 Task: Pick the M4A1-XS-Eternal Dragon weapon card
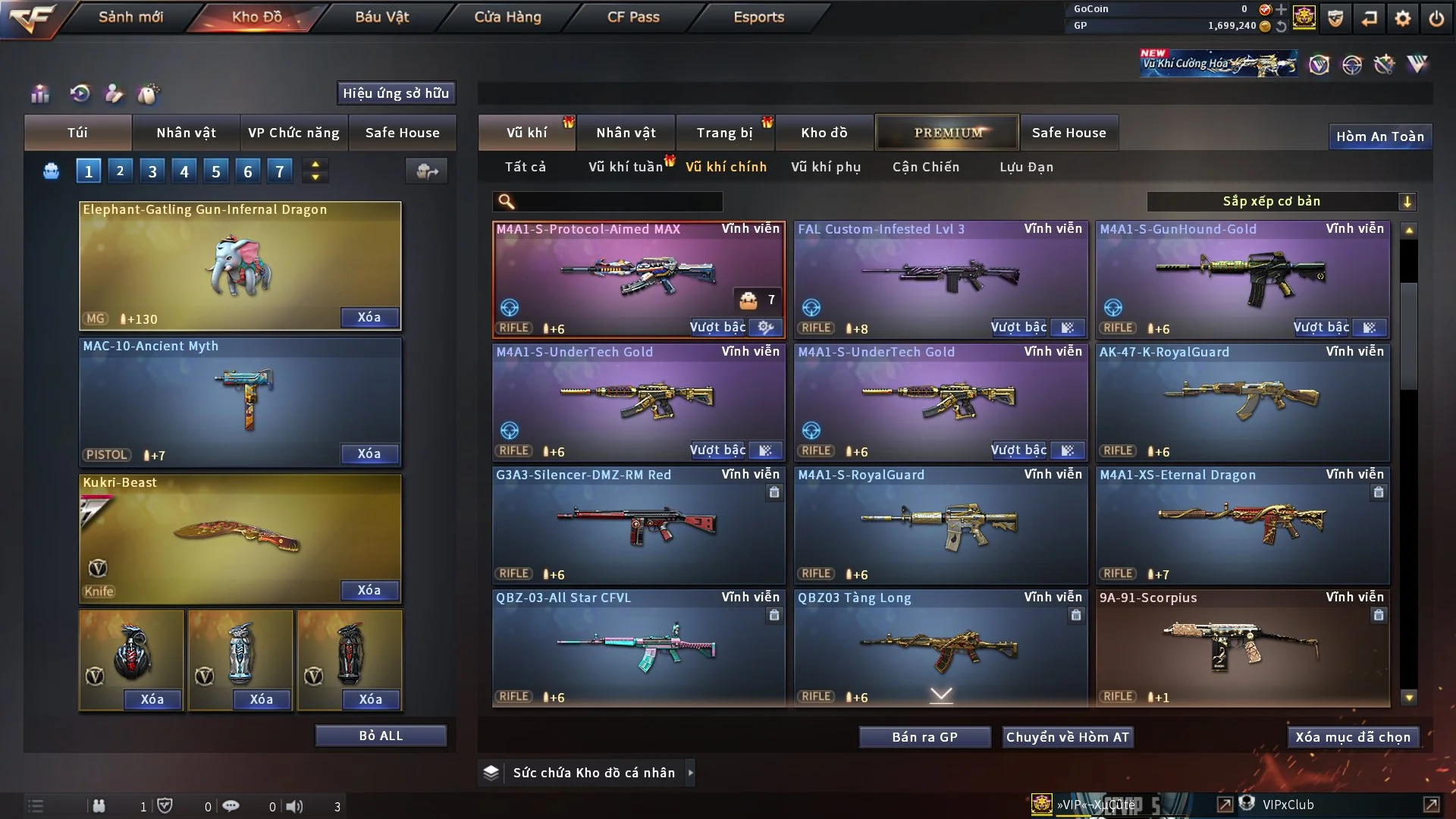pyautogui.click(x=1242, y=525)
